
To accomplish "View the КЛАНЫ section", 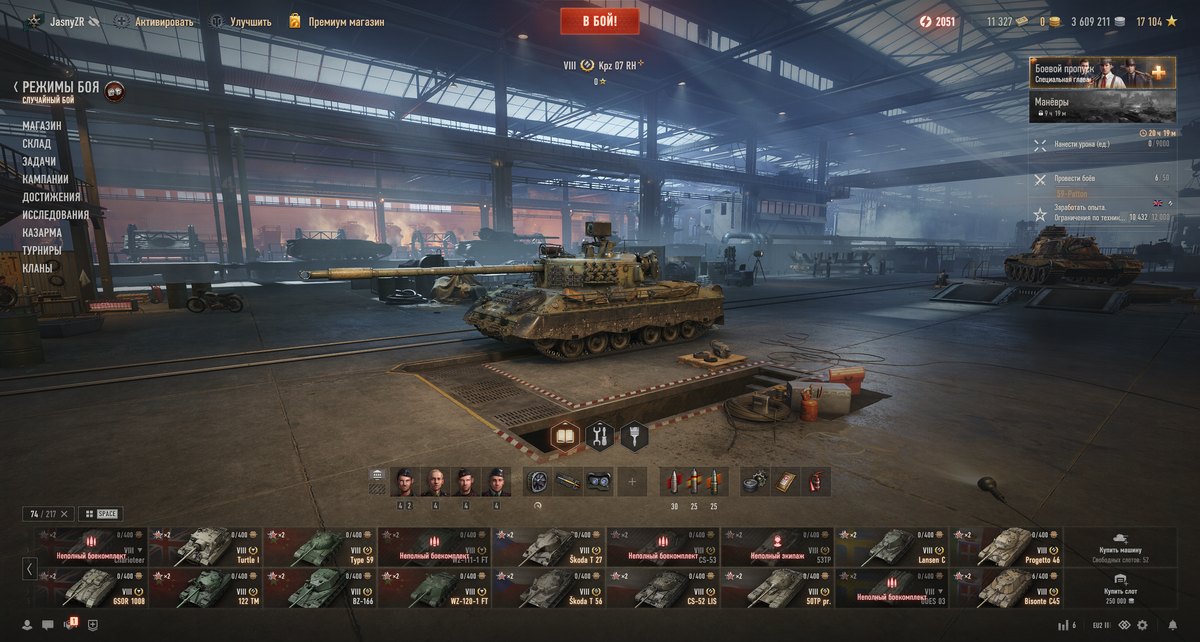I will click(38, 268).
